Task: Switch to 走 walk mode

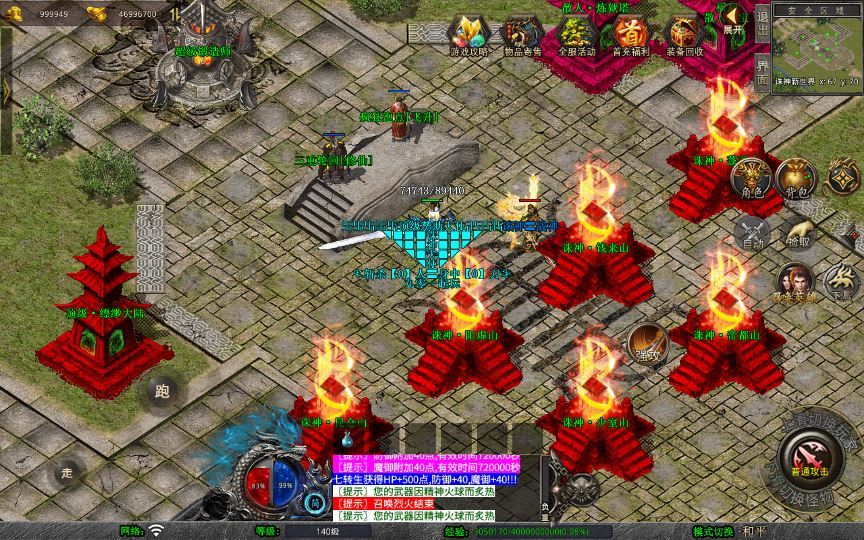Action: 68,472
